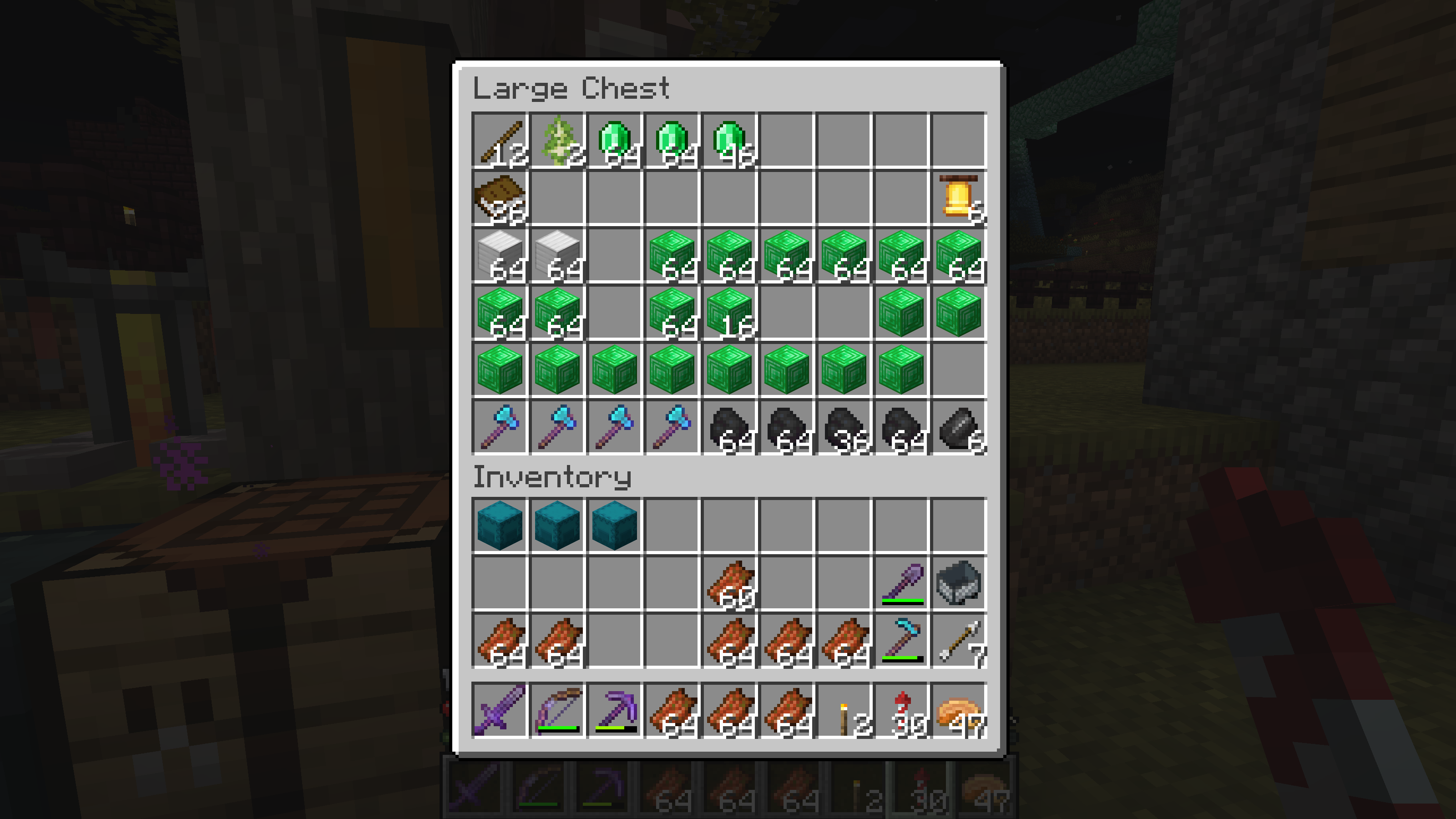
Task: Select the green leafy plant stack
Action: [557, 140]
